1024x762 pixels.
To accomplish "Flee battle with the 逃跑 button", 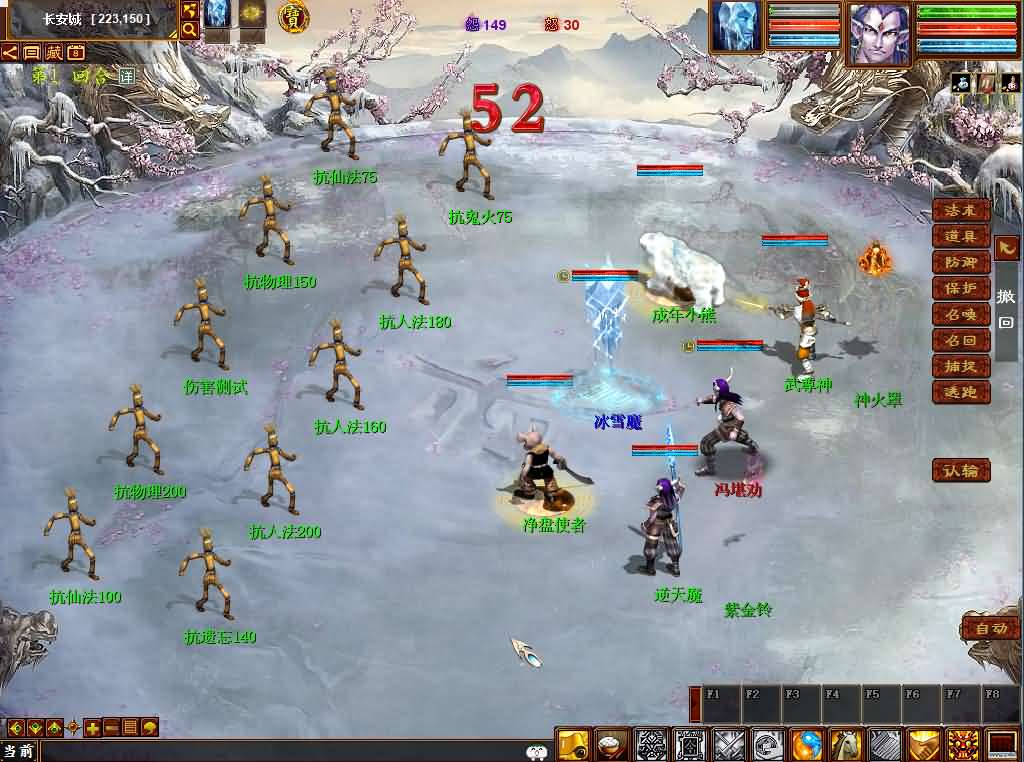I will [x=961, y=392].
